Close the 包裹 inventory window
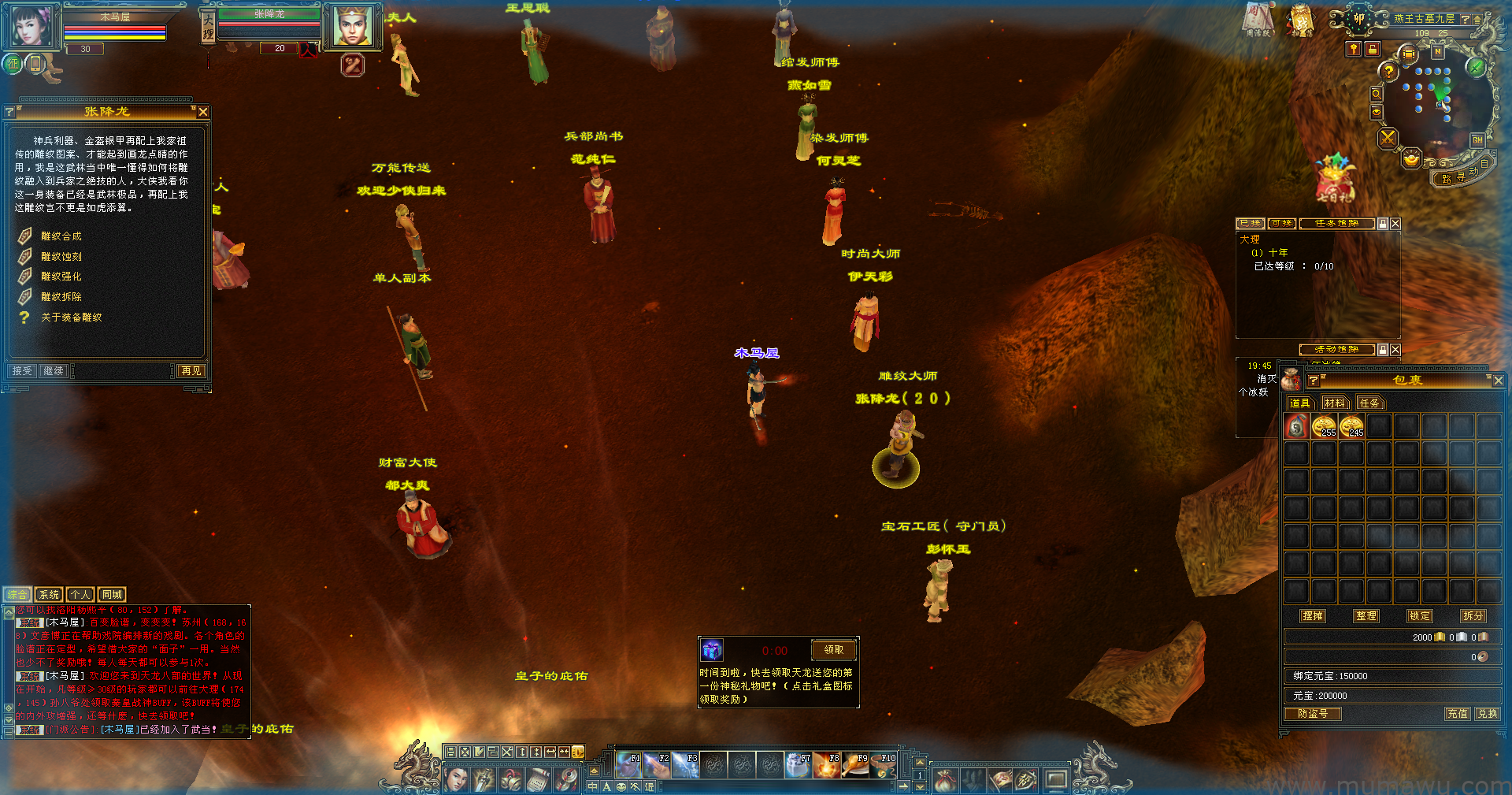The image size is (1512, 795). 1498,381
